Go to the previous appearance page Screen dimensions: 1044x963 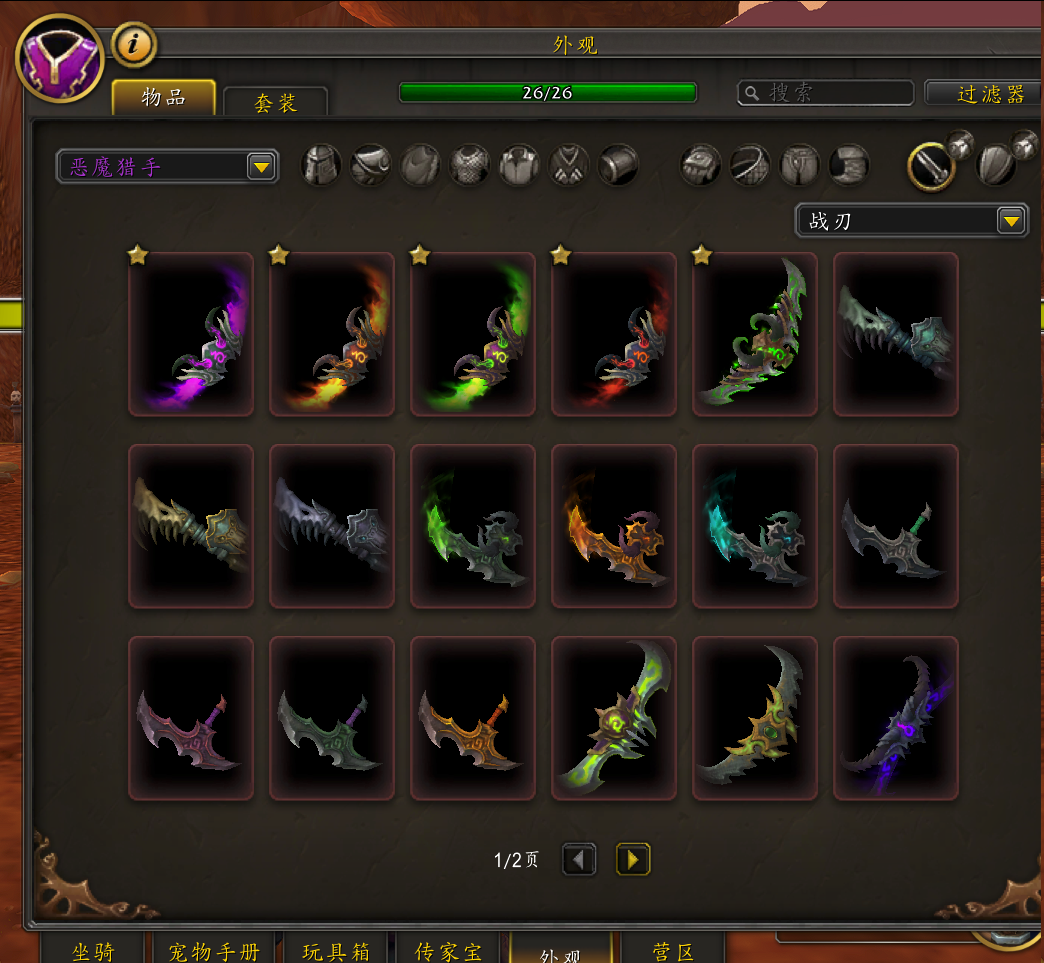(x=579, y=859)
